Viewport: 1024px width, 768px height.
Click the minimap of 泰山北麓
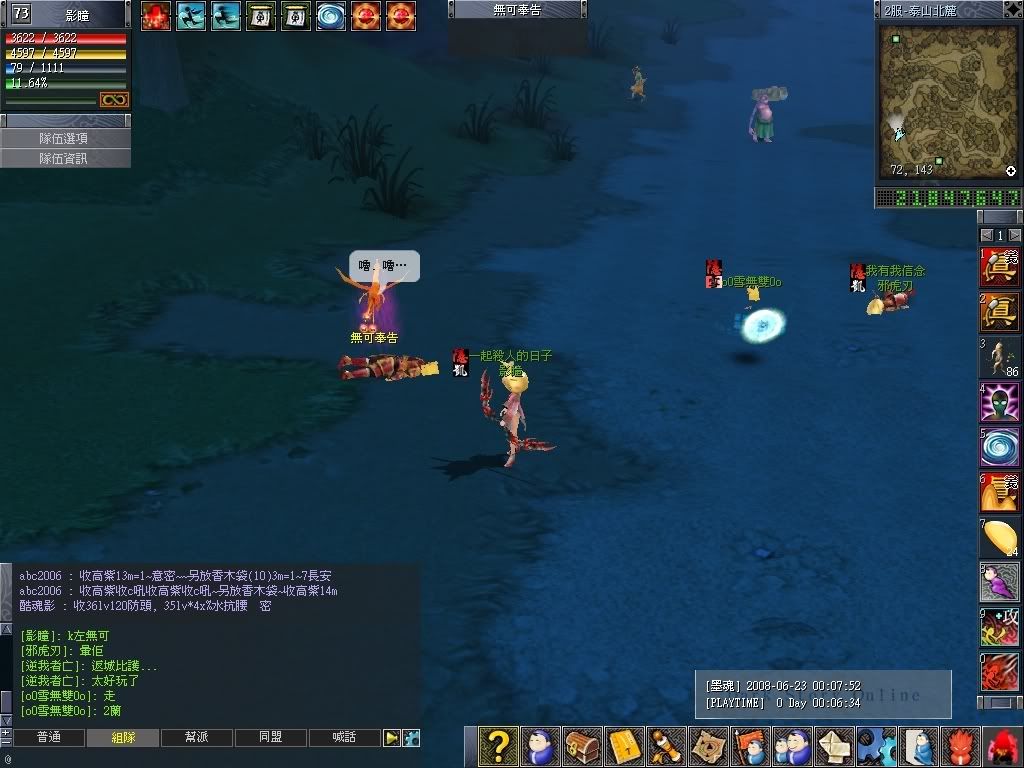947,101
